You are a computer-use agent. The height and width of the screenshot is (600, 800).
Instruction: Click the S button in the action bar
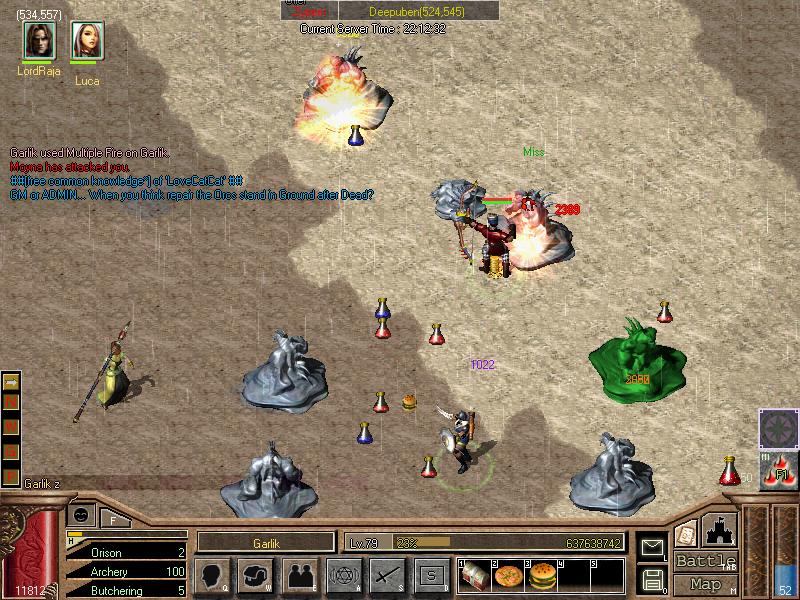pos(431,576)
